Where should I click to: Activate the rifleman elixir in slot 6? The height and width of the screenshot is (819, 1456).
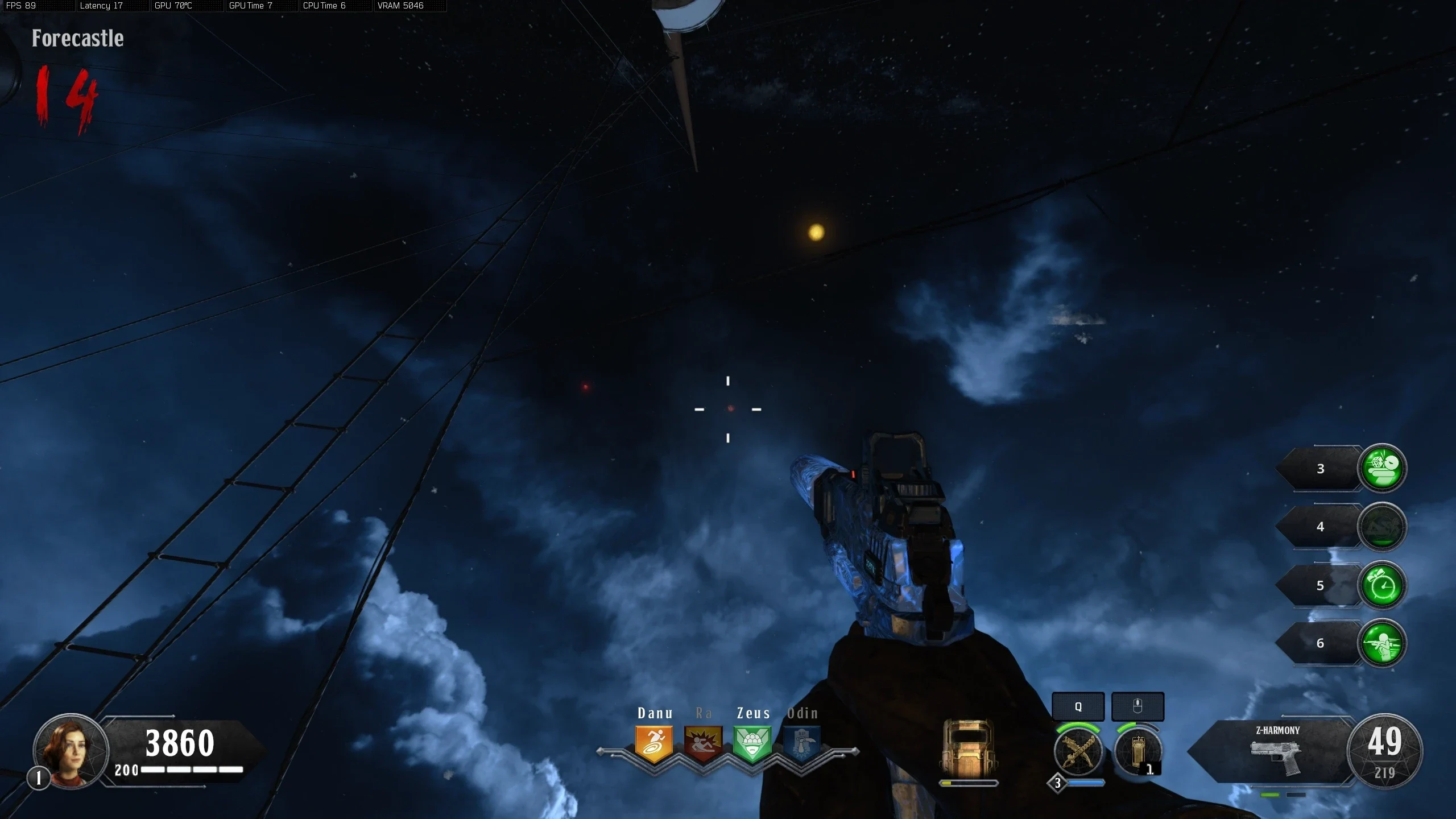(x=1382, y=643)
